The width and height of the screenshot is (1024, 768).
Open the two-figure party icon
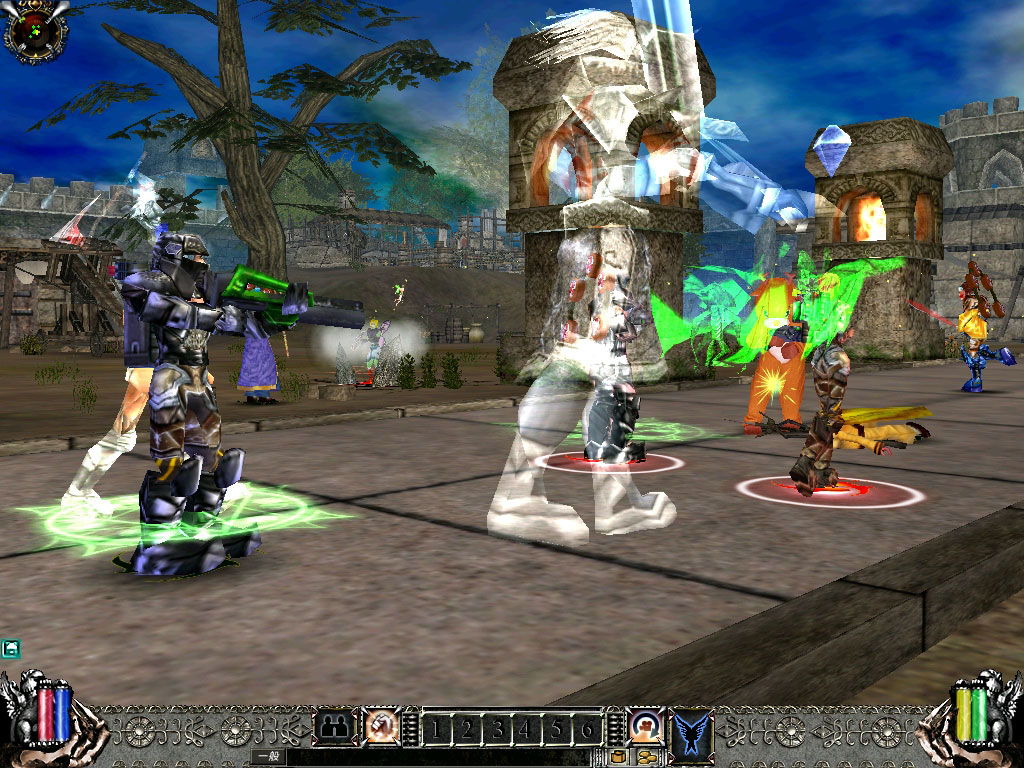point(335,727)
